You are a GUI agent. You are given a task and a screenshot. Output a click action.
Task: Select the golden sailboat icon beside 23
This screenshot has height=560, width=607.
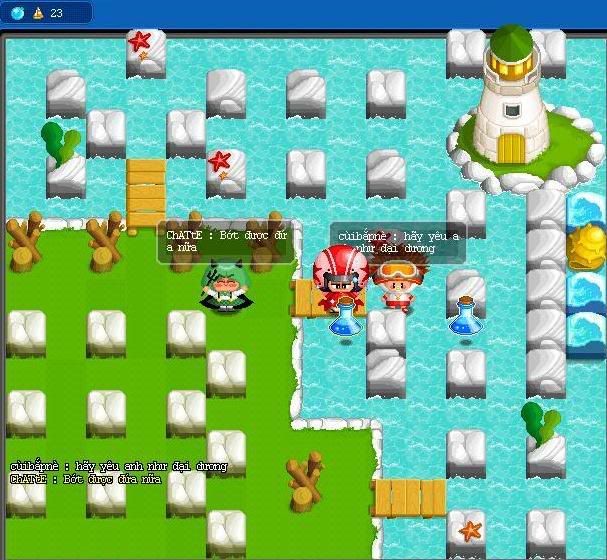tap(36, 13)
